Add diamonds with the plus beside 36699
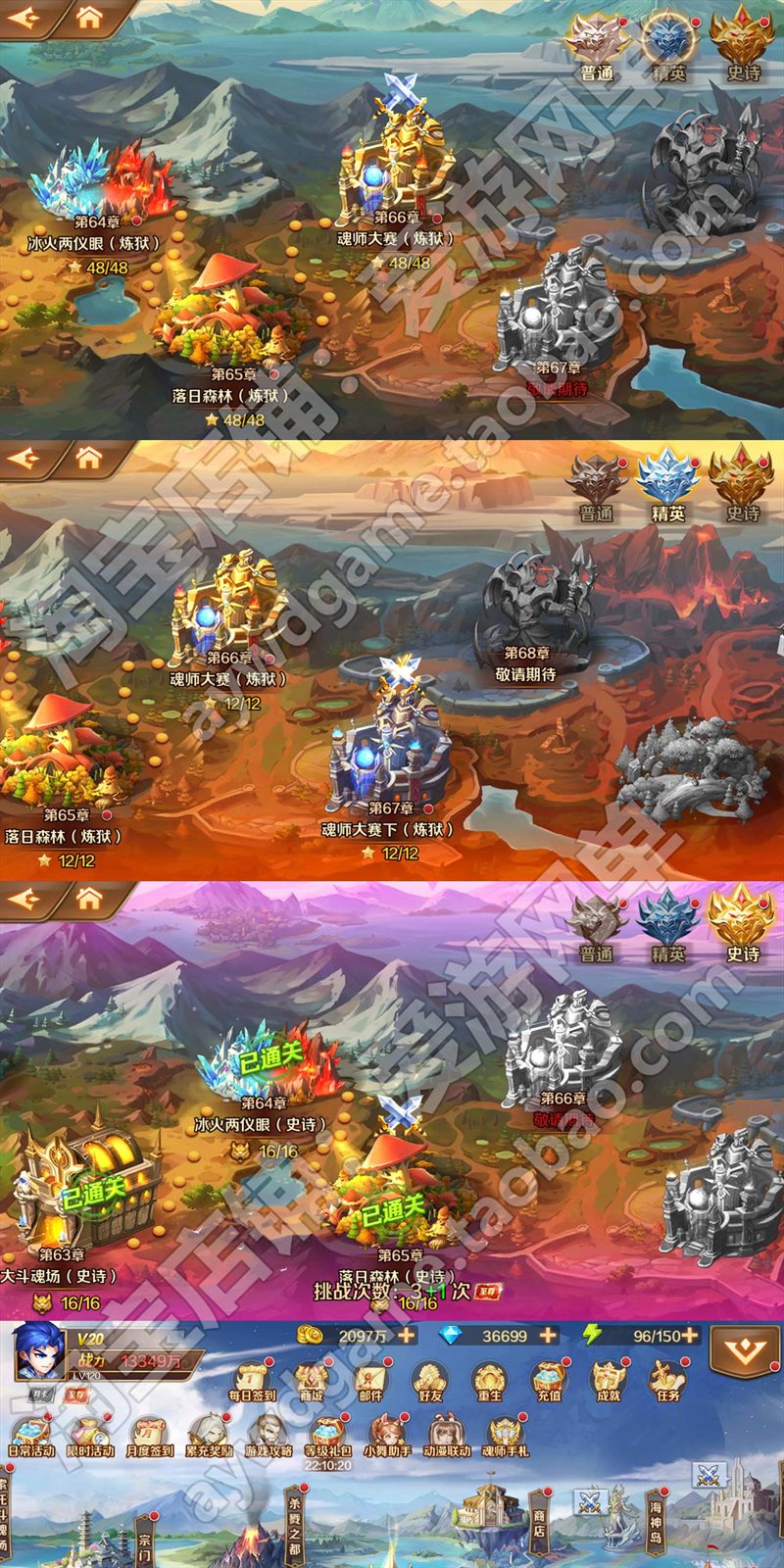 [547, 1335]
